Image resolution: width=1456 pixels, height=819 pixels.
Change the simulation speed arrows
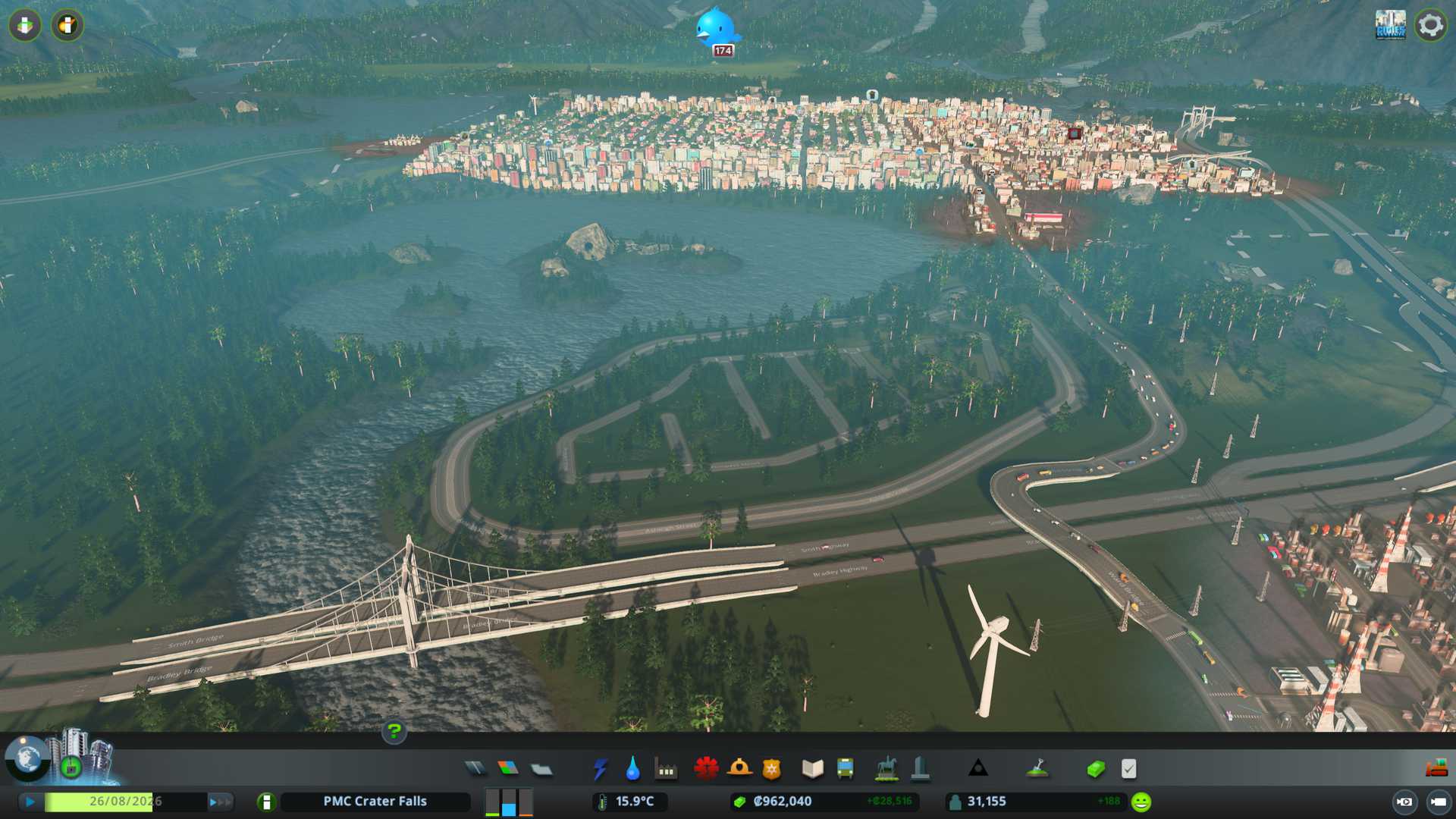pos(220,802)
